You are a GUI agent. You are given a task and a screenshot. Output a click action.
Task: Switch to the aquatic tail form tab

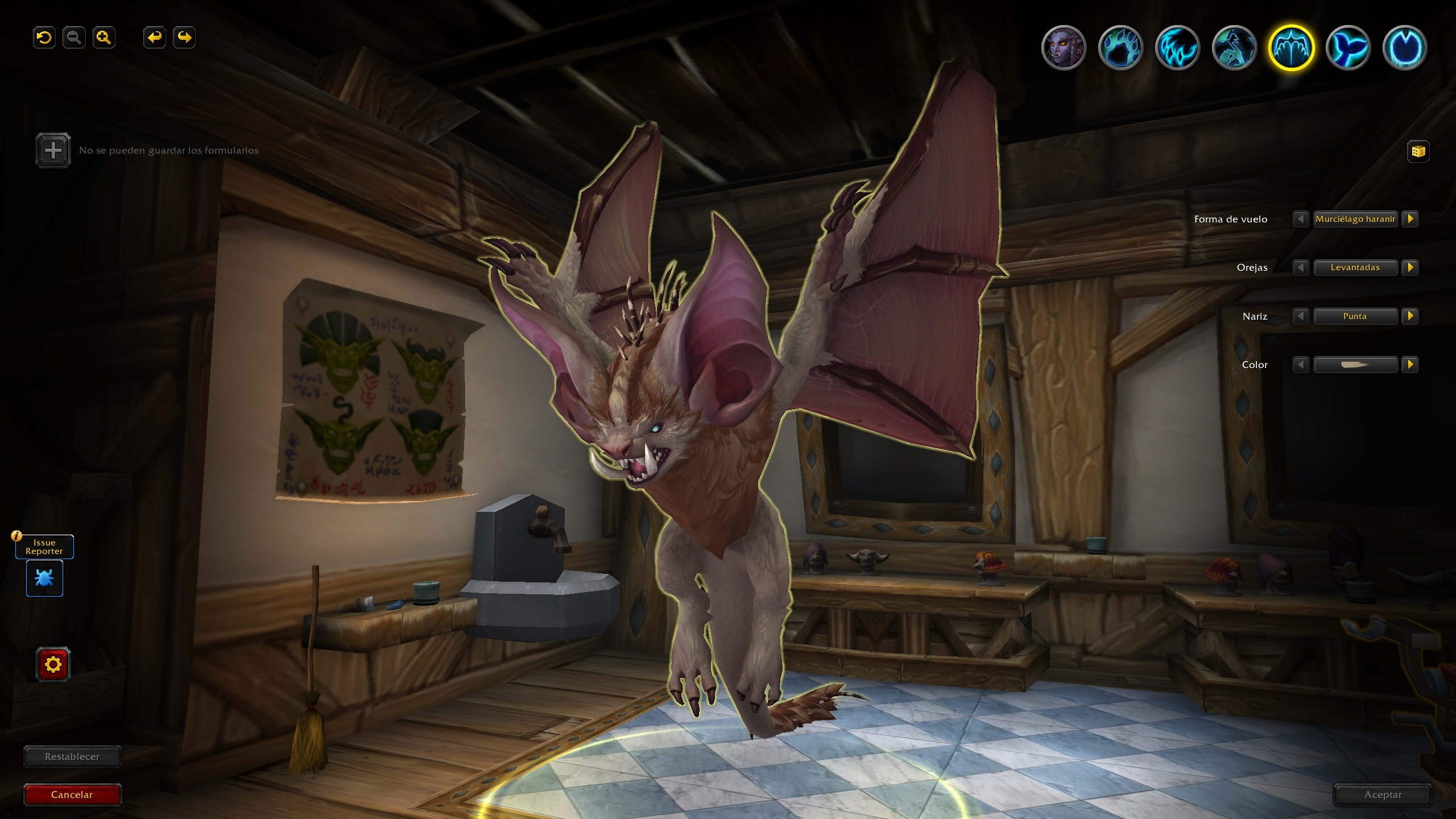coord(1348,48)
